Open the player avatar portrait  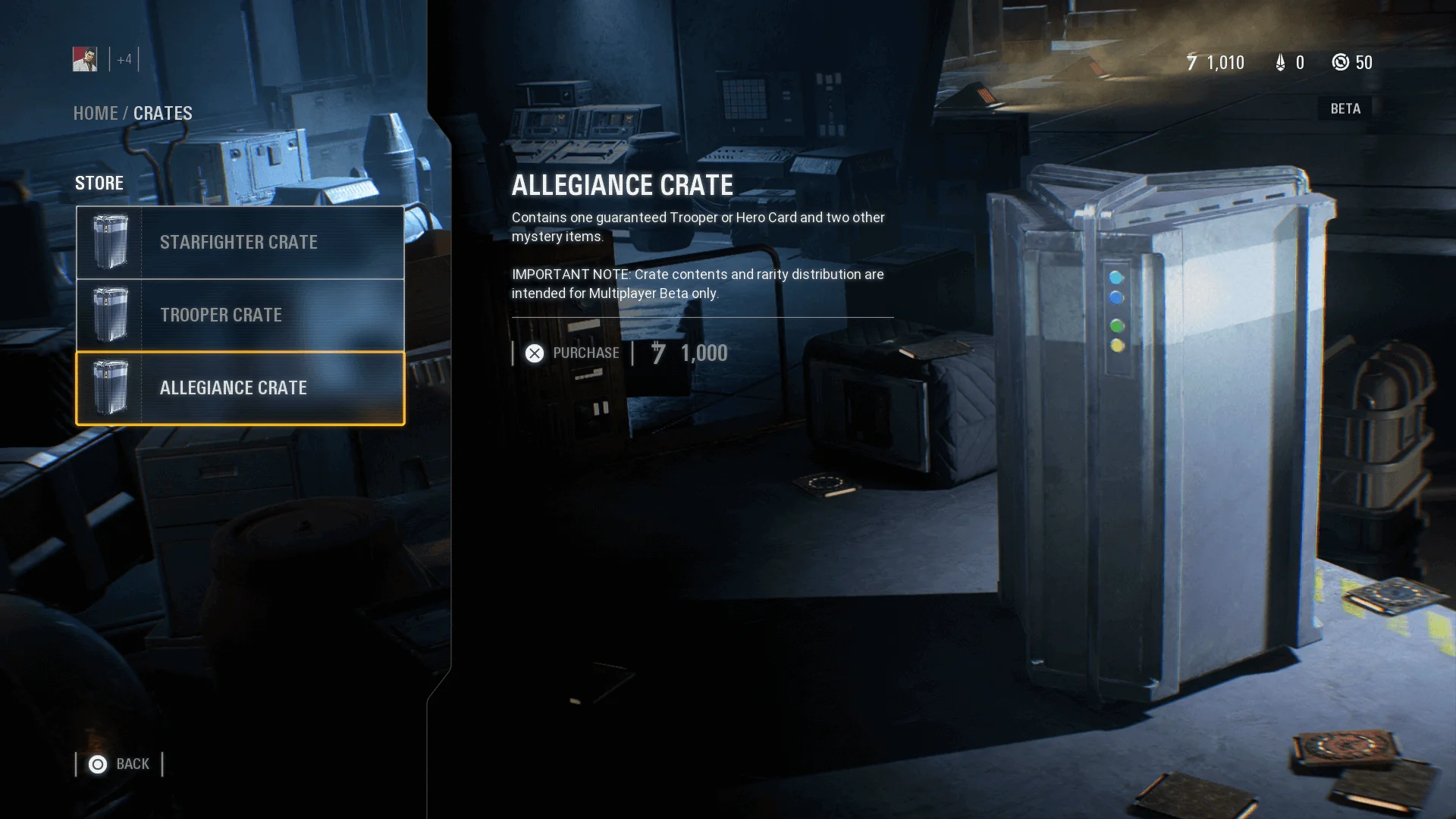coord(85,58)
